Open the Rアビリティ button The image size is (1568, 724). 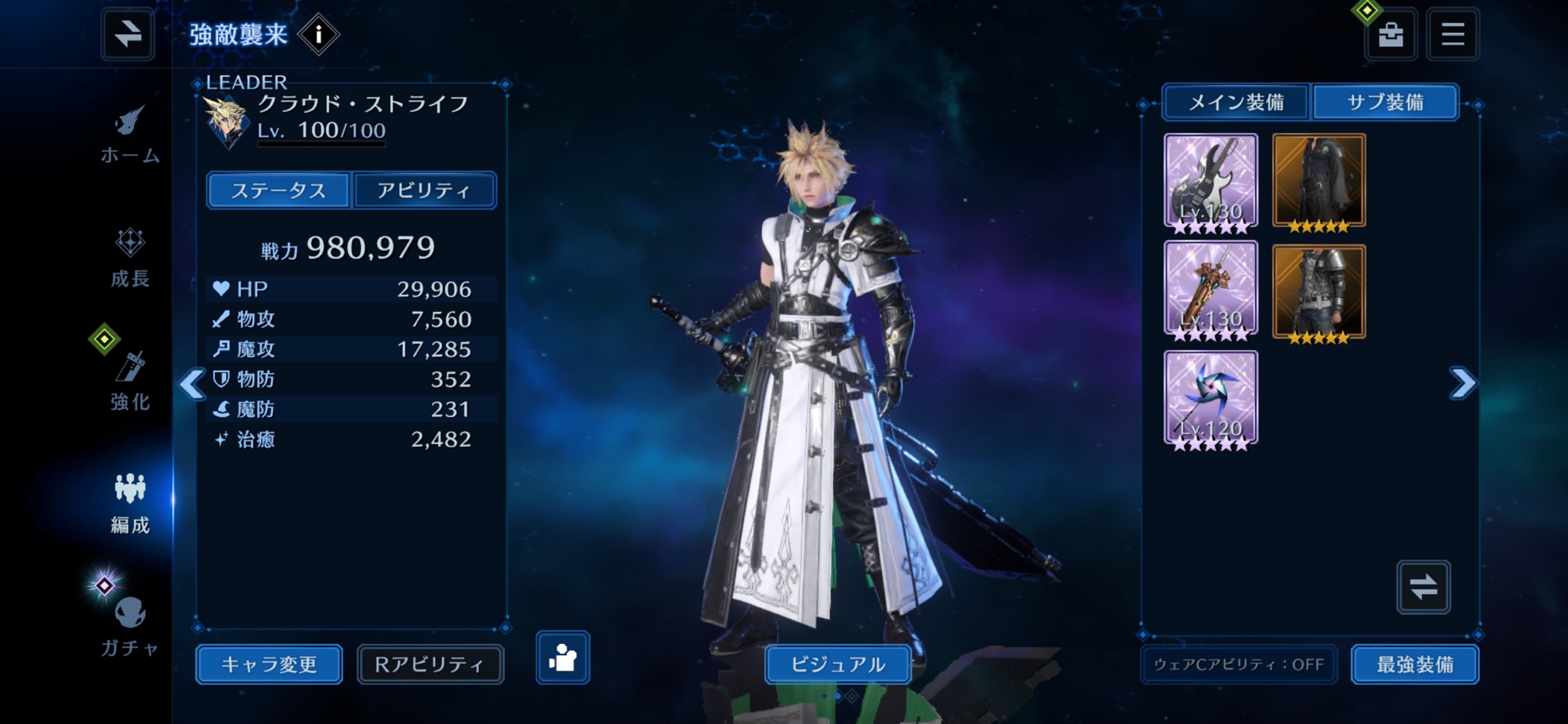coord(430,664)
